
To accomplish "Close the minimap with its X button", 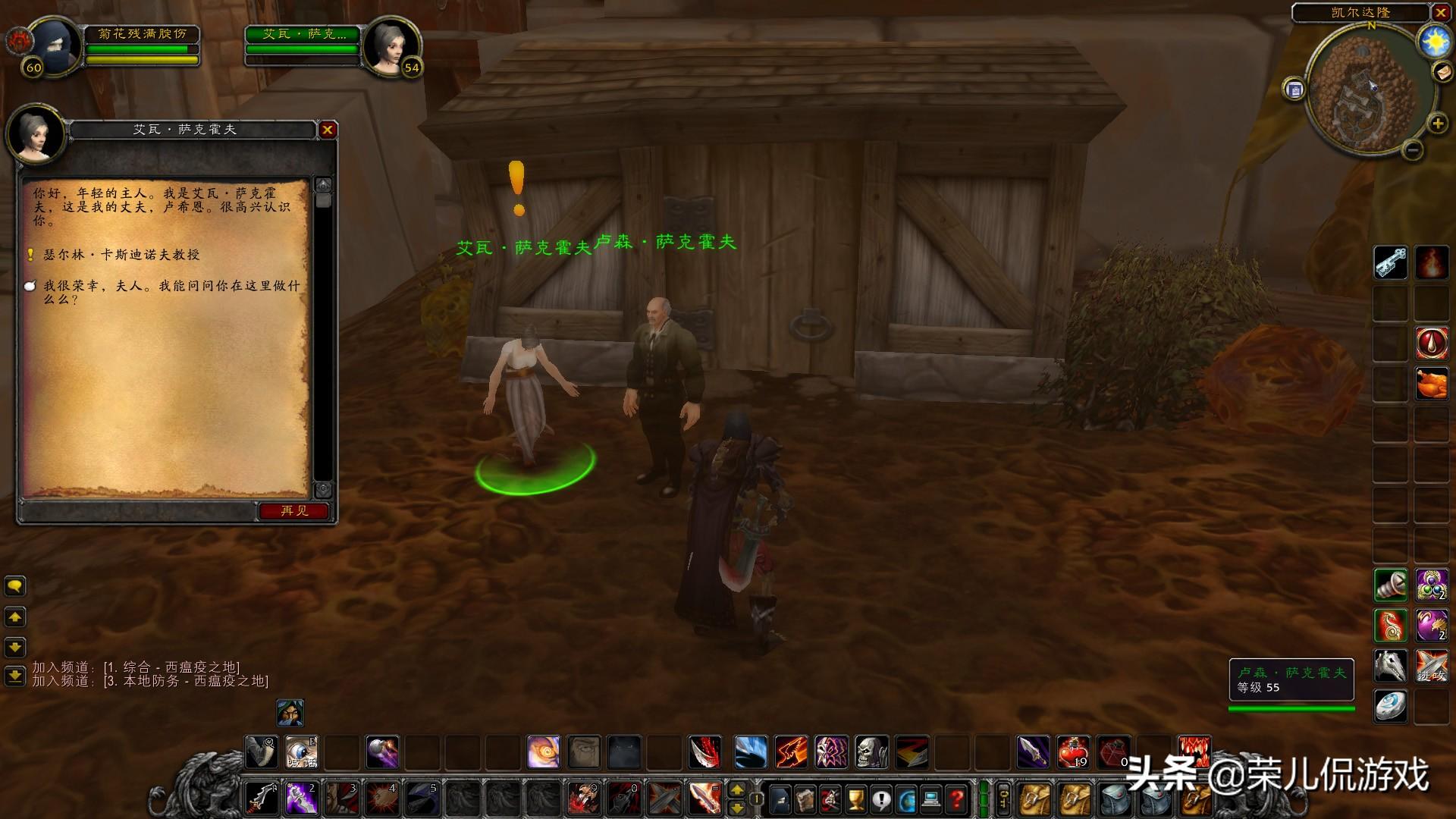I will 1441,13.
